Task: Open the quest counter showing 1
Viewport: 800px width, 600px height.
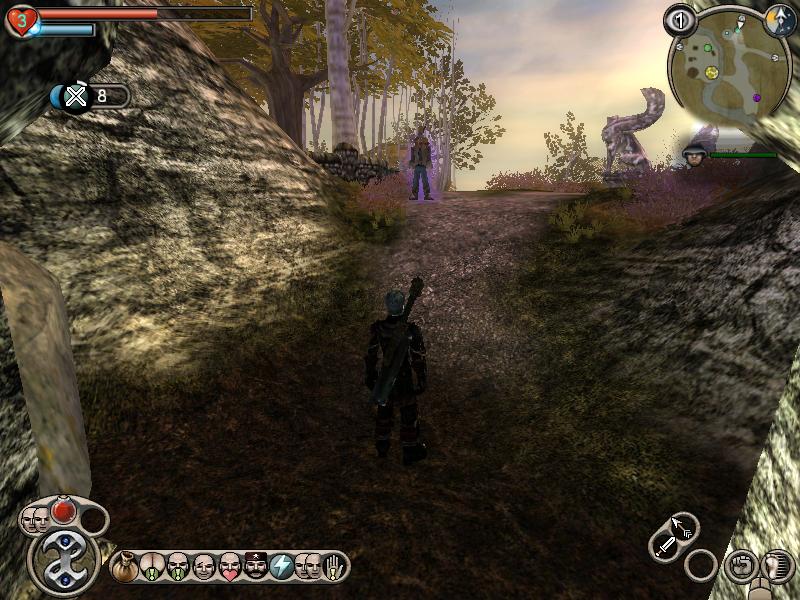Action: [680, 19]
